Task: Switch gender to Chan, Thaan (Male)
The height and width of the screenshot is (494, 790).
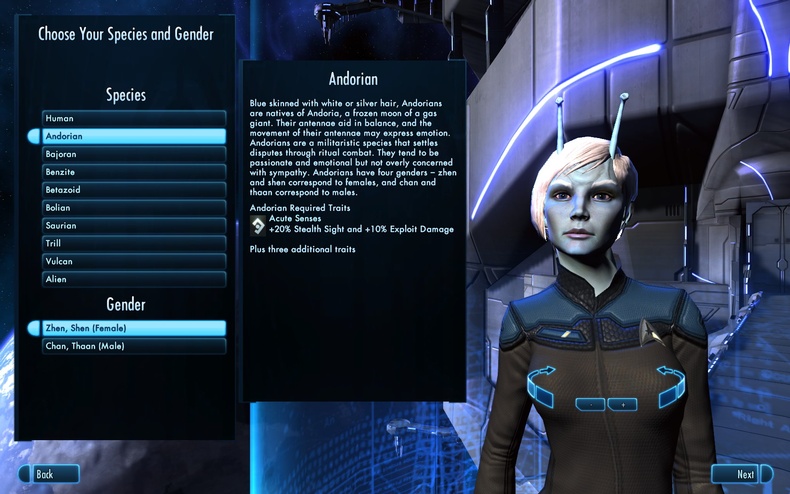Action: click(133, 346)
